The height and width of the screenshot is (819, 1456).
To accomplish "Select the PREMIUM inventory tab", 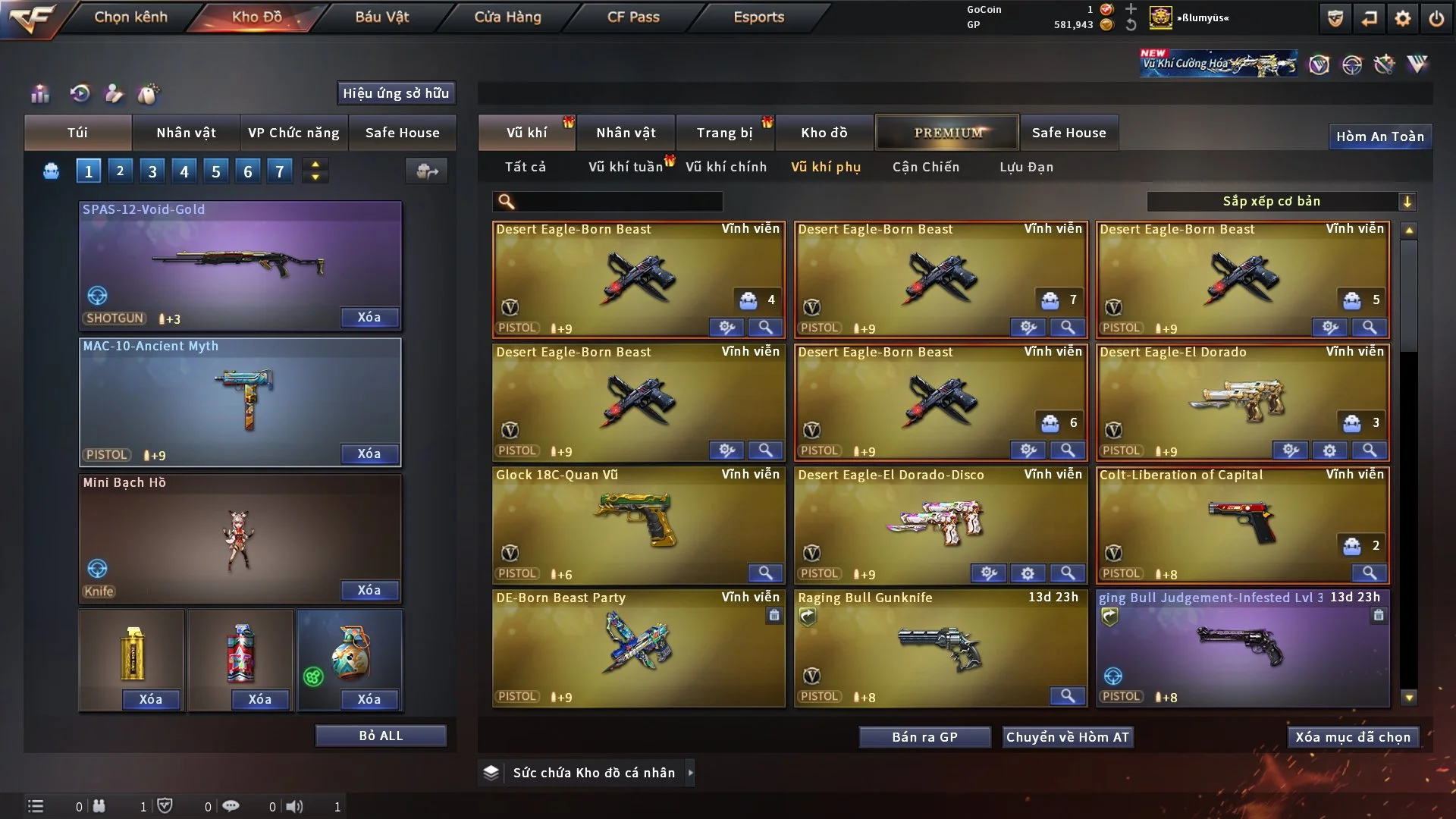I will (948, 133).
